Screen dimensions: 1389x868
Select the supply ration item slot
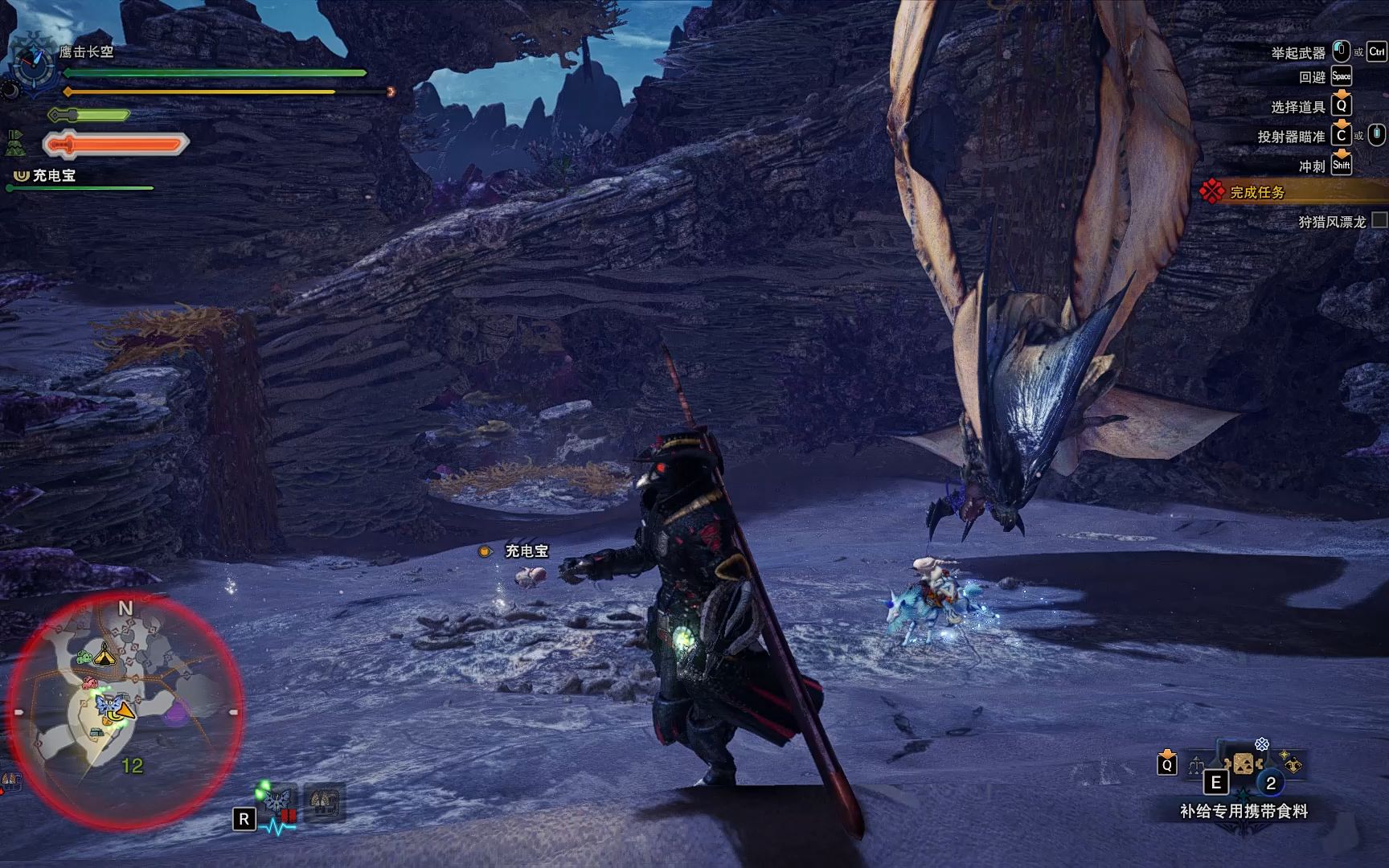pos(1243,764)
